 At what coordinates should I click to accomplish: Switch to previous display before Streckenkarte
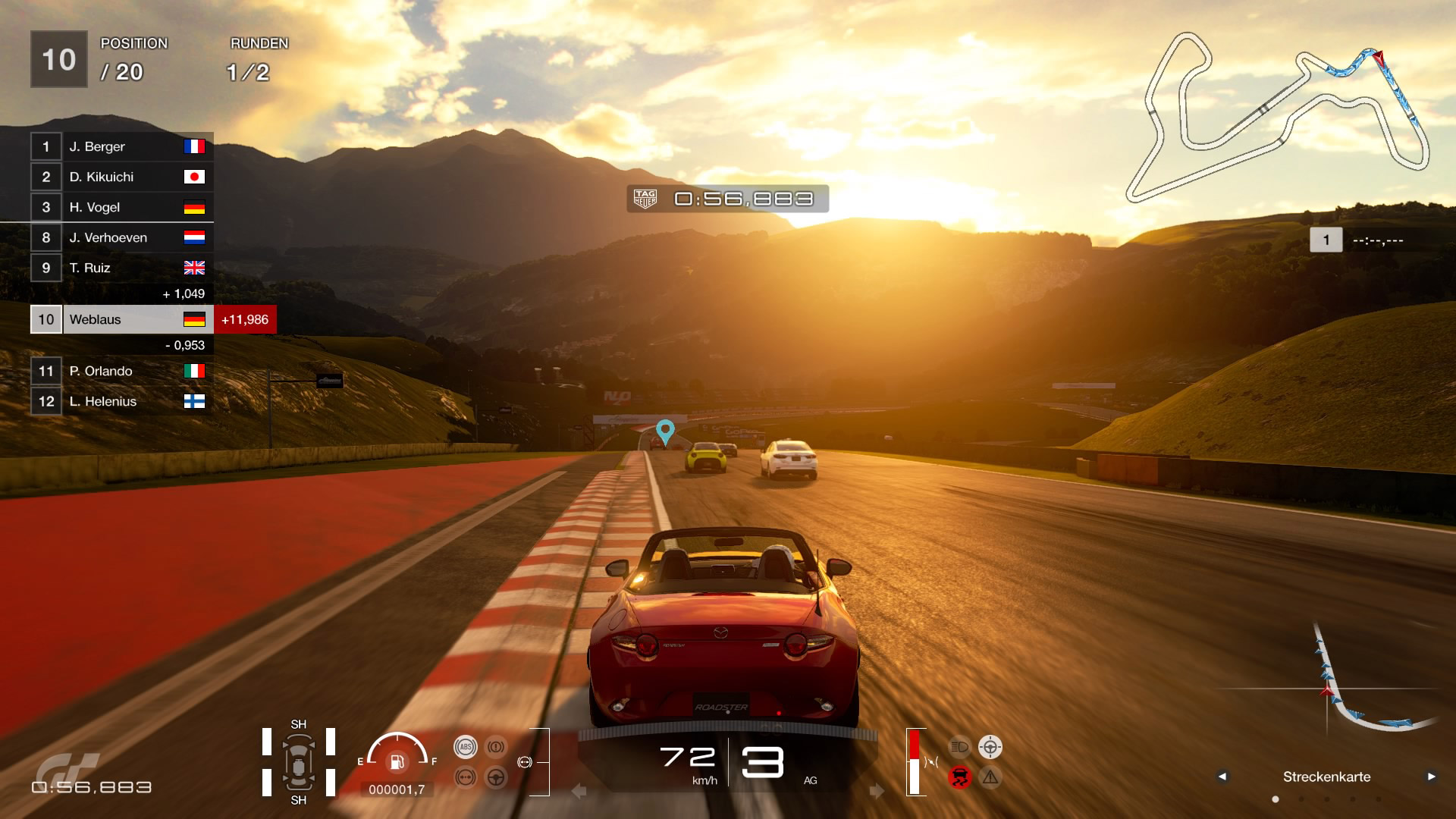[1222, 777]
